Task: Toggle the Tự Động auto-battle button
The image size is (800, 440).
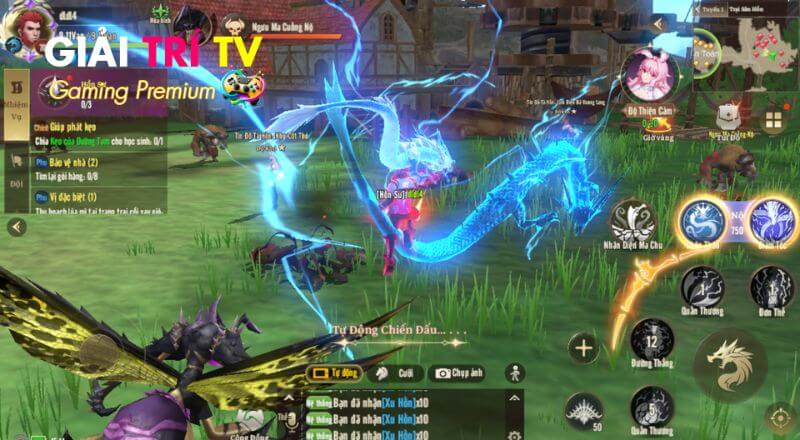Action: tap(335, 373)
